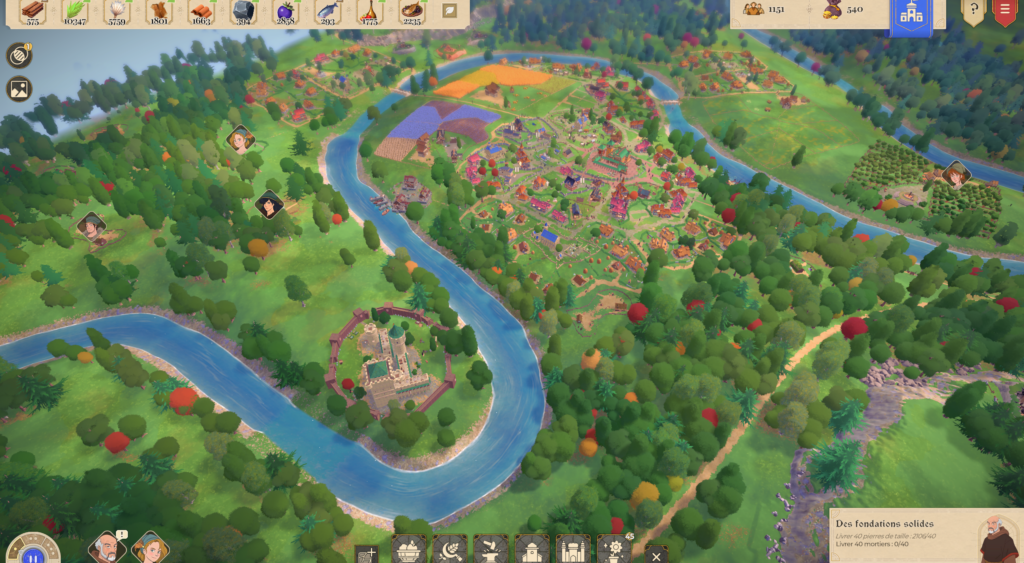This screenshot has height=563, width=1024.
Task: Open the anvil build category
Action: point(490,549)
